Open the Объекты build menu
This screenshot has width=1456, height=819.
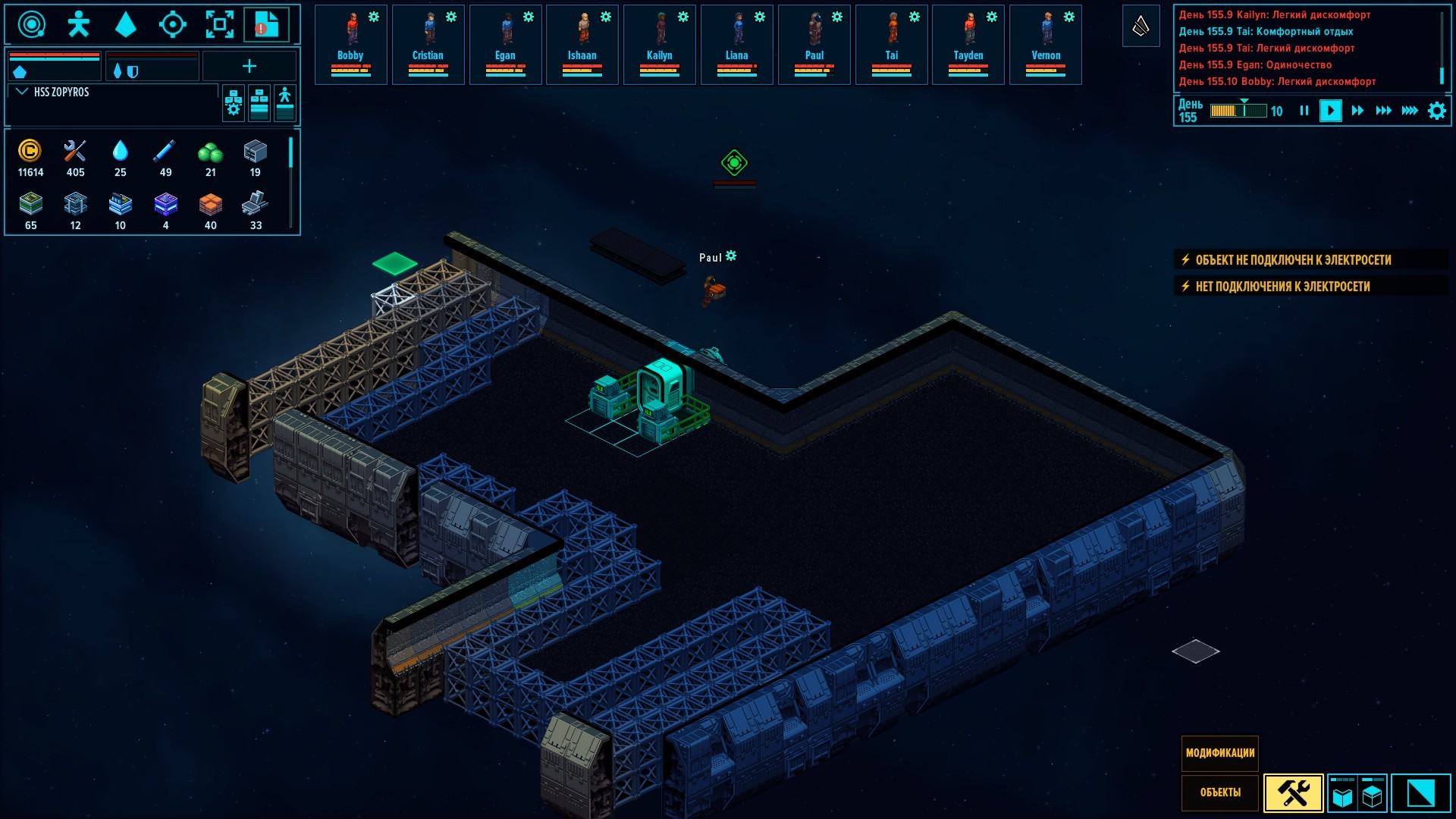(1220, 792)
